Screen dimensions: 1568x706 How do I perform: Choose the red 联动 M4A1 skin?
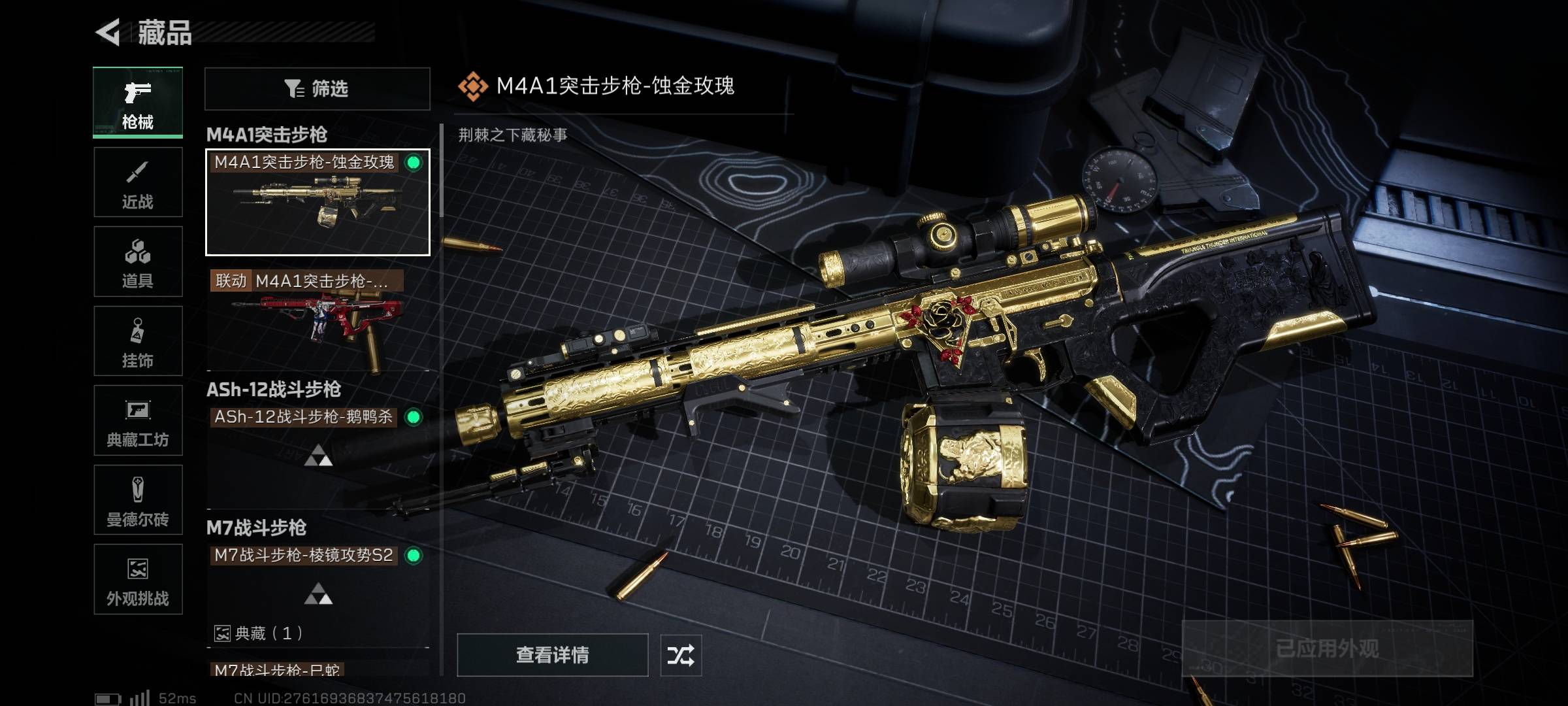point(318,320)
